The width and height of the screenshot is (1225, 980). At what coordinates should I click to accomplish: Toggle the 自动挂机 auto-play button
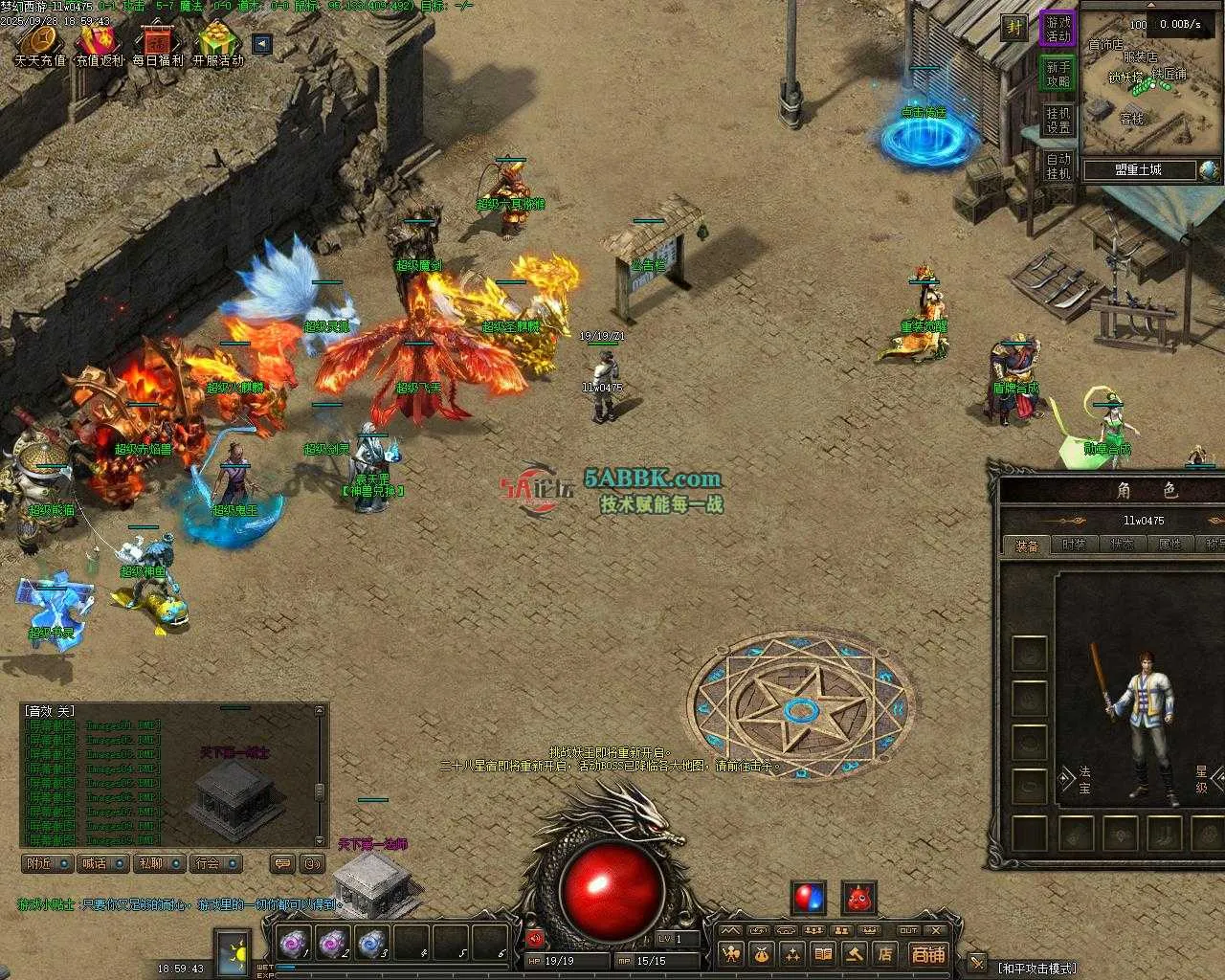click(x=1058, y=167)
